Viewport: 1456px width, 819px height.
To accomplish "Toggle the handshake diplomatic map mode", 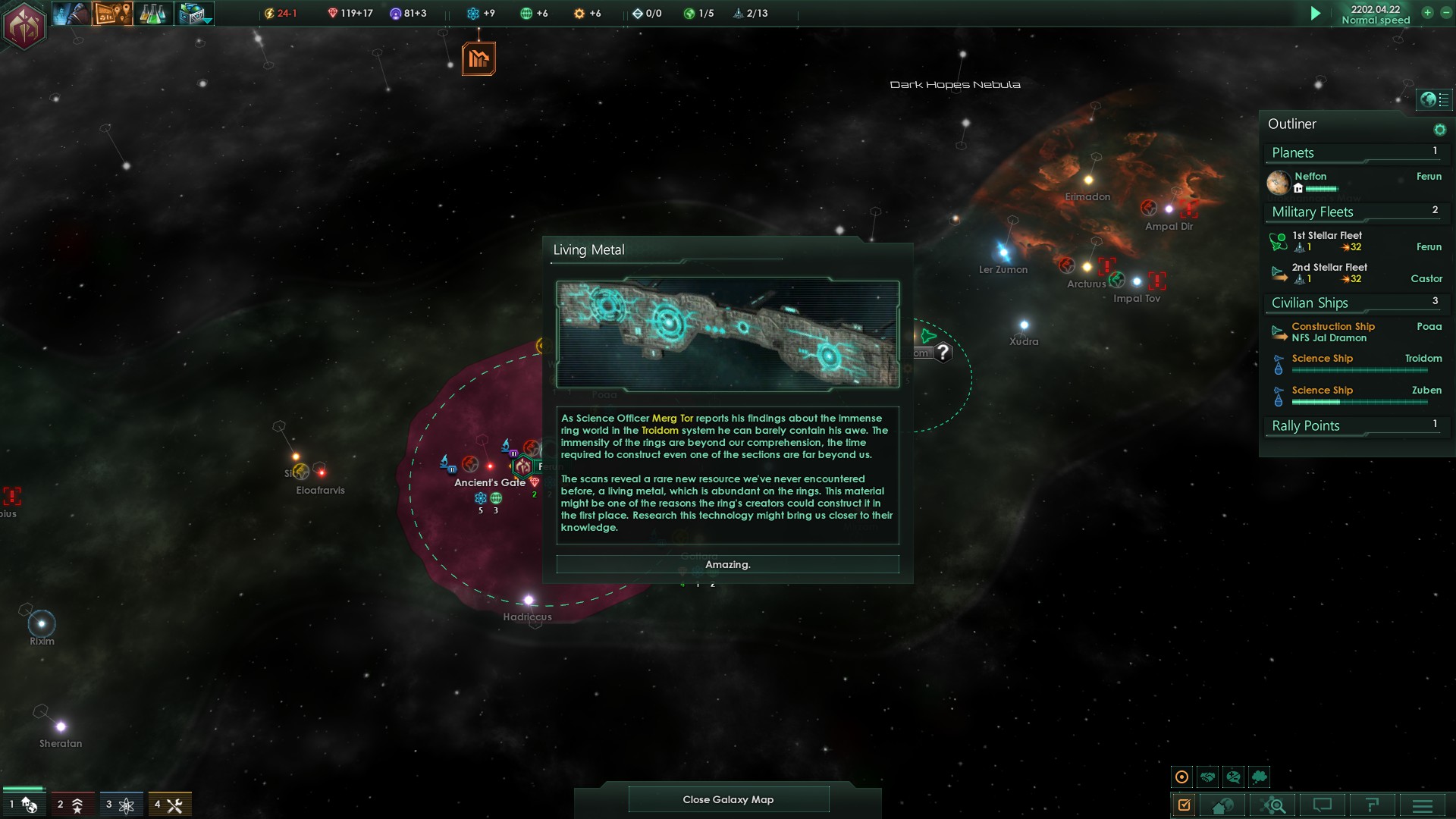I will coord(1208,777).
